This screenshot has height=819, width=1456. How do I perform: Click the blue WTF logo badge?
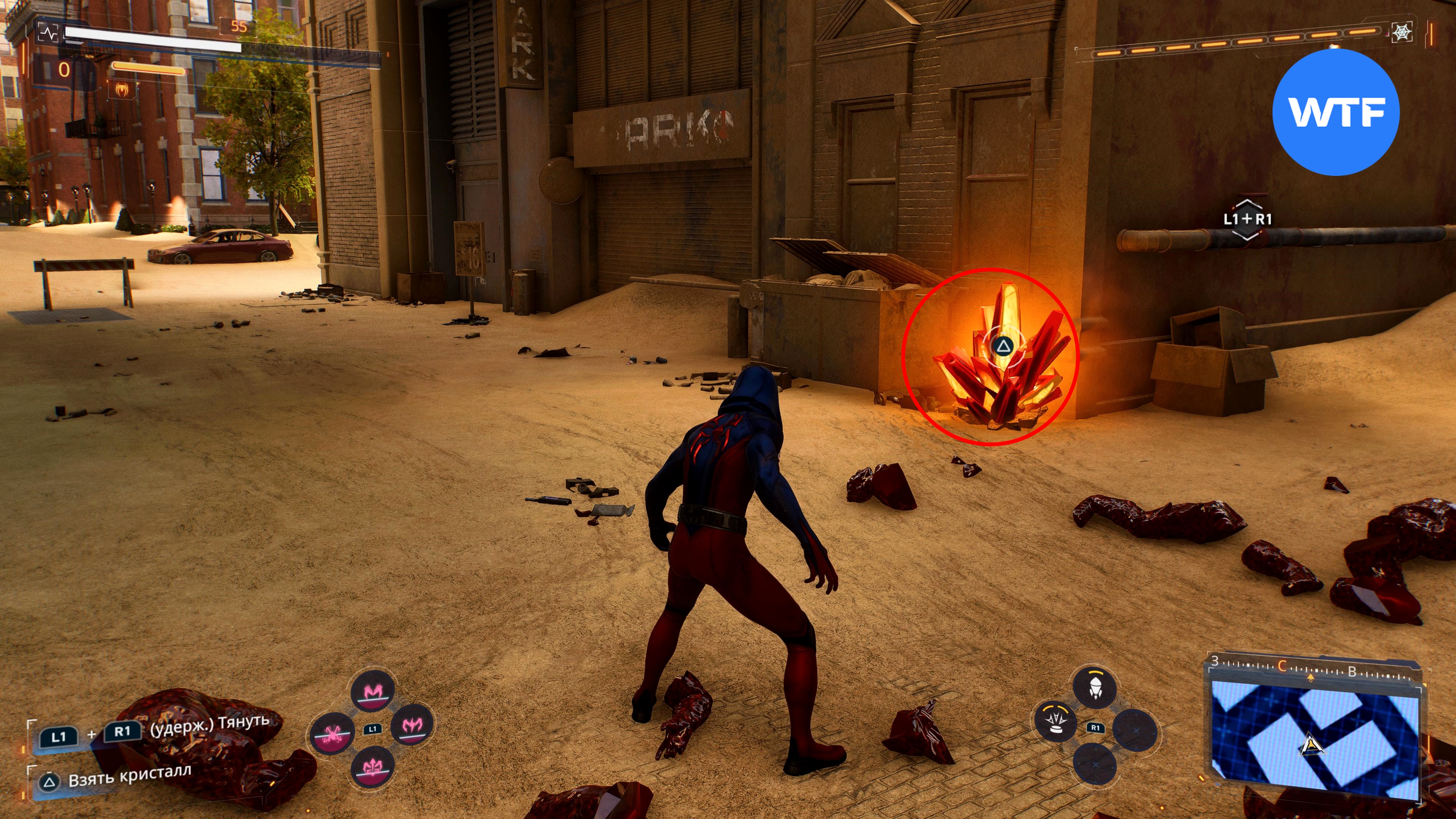(x=1336, y=112)
